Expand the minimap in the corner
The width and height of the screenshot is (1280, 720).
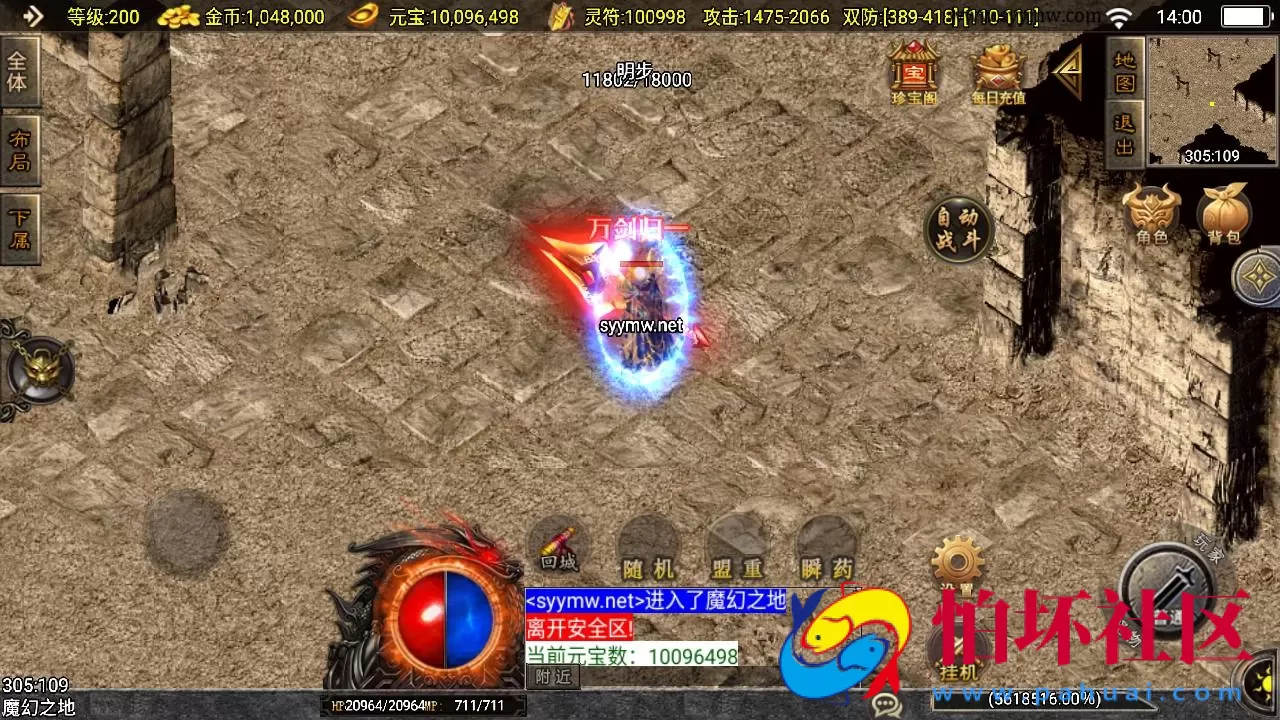[x=1212, y=100]
